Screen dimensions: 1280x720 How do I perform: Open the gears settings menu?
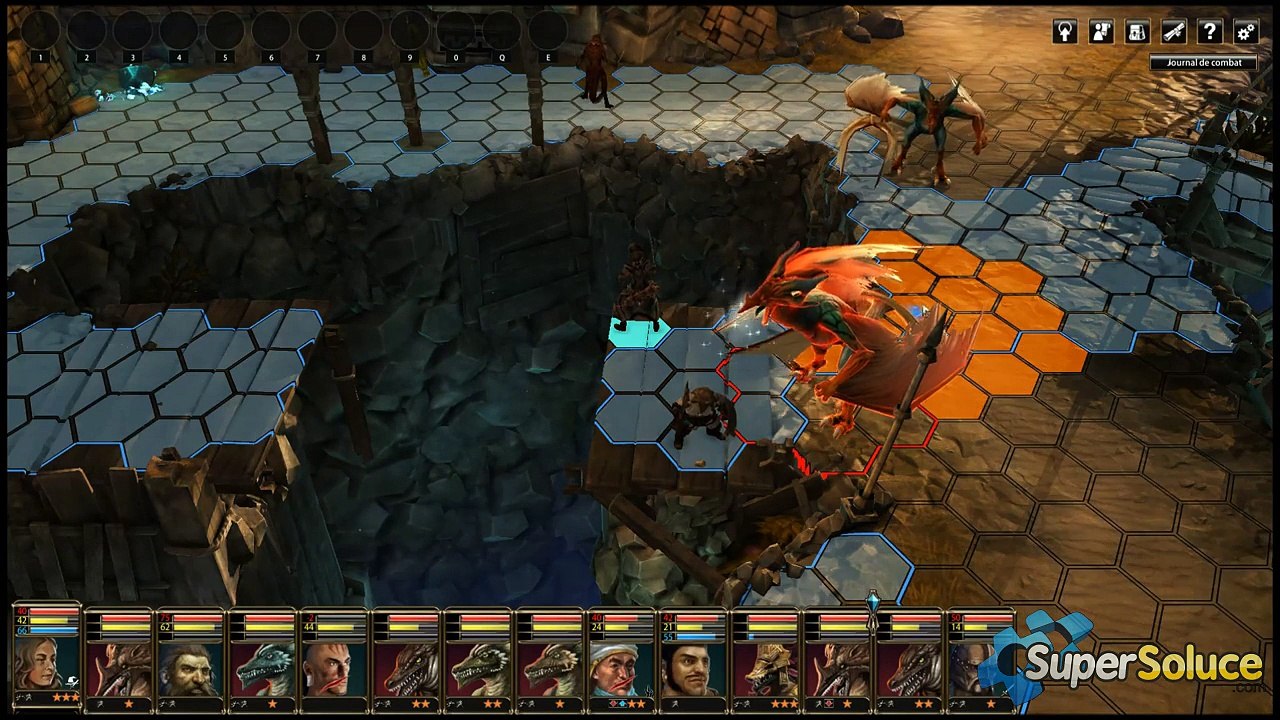(1245, 32)
